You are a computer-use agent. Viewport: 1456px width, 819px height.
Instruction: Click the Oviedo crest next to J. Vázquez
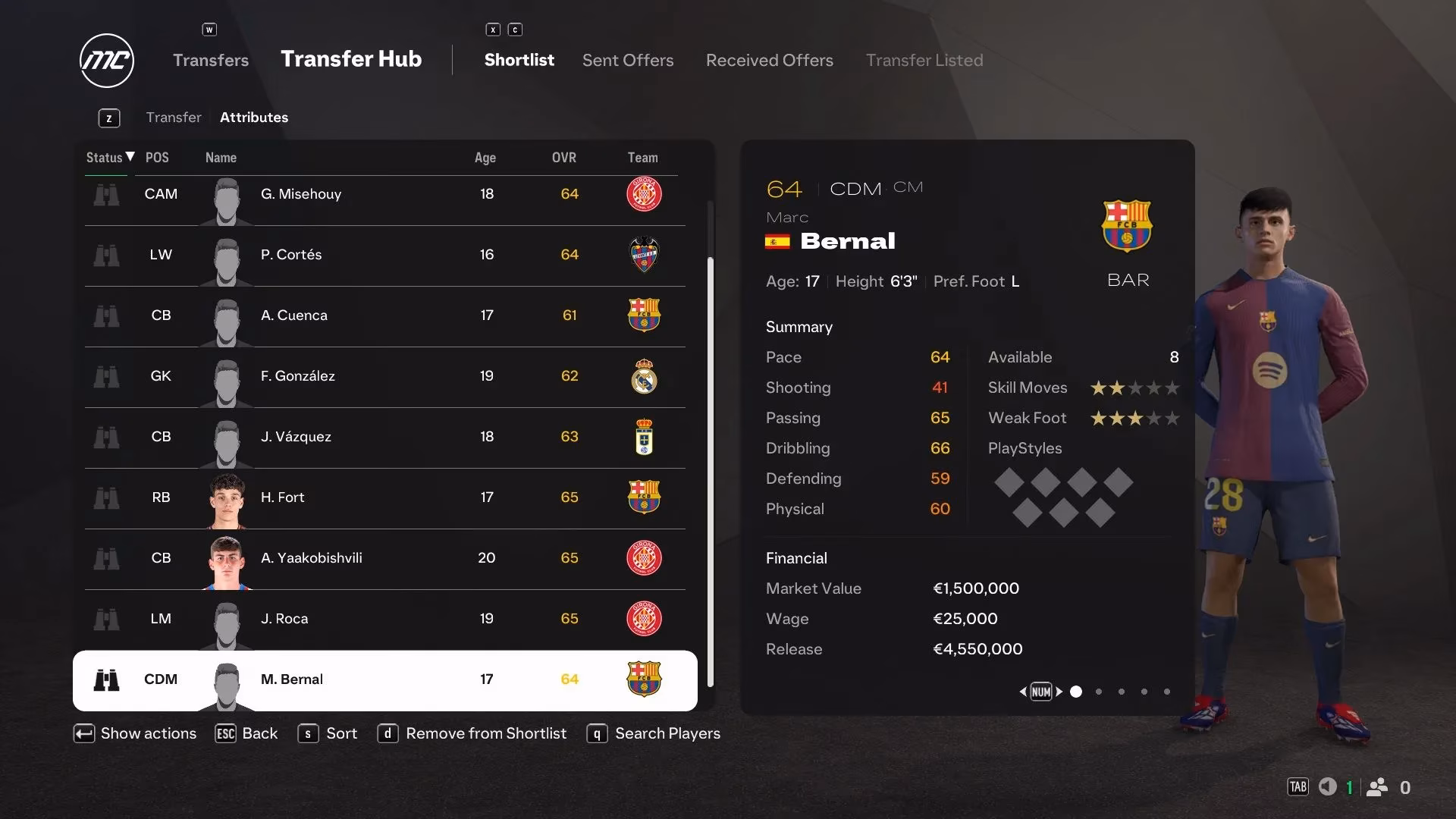click(644, 437)
